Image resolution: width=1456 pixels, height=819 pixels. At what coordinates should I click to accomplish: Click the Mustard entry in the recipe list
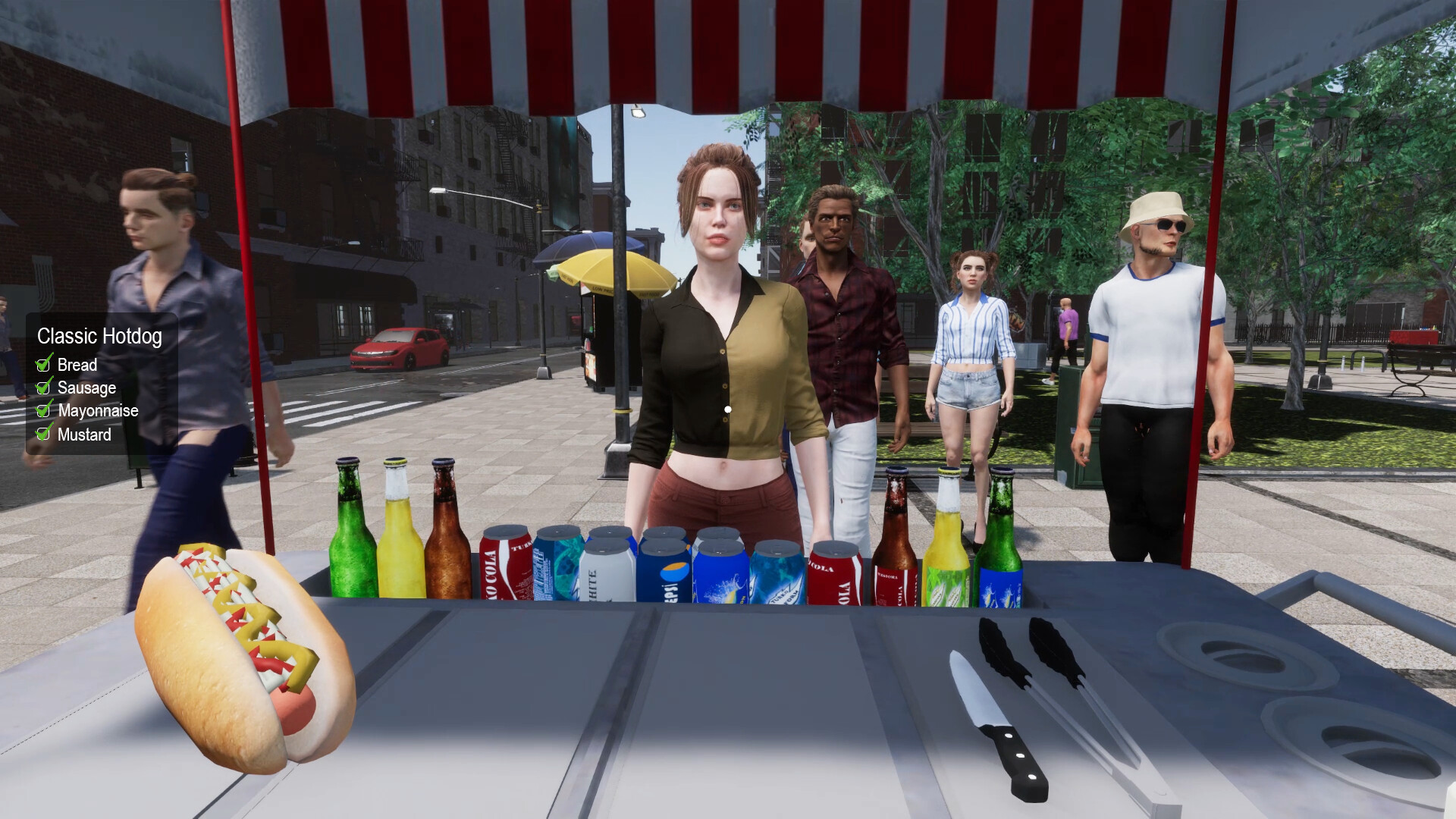point(83,435)
